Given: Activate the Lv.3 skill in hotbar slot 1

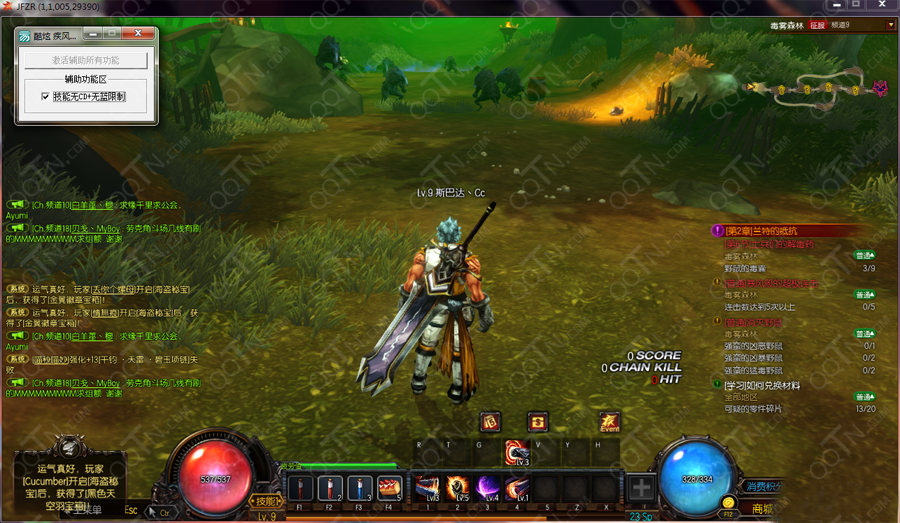Looking at the screenshot, I should pyautogui.click(x=427, y=487).
